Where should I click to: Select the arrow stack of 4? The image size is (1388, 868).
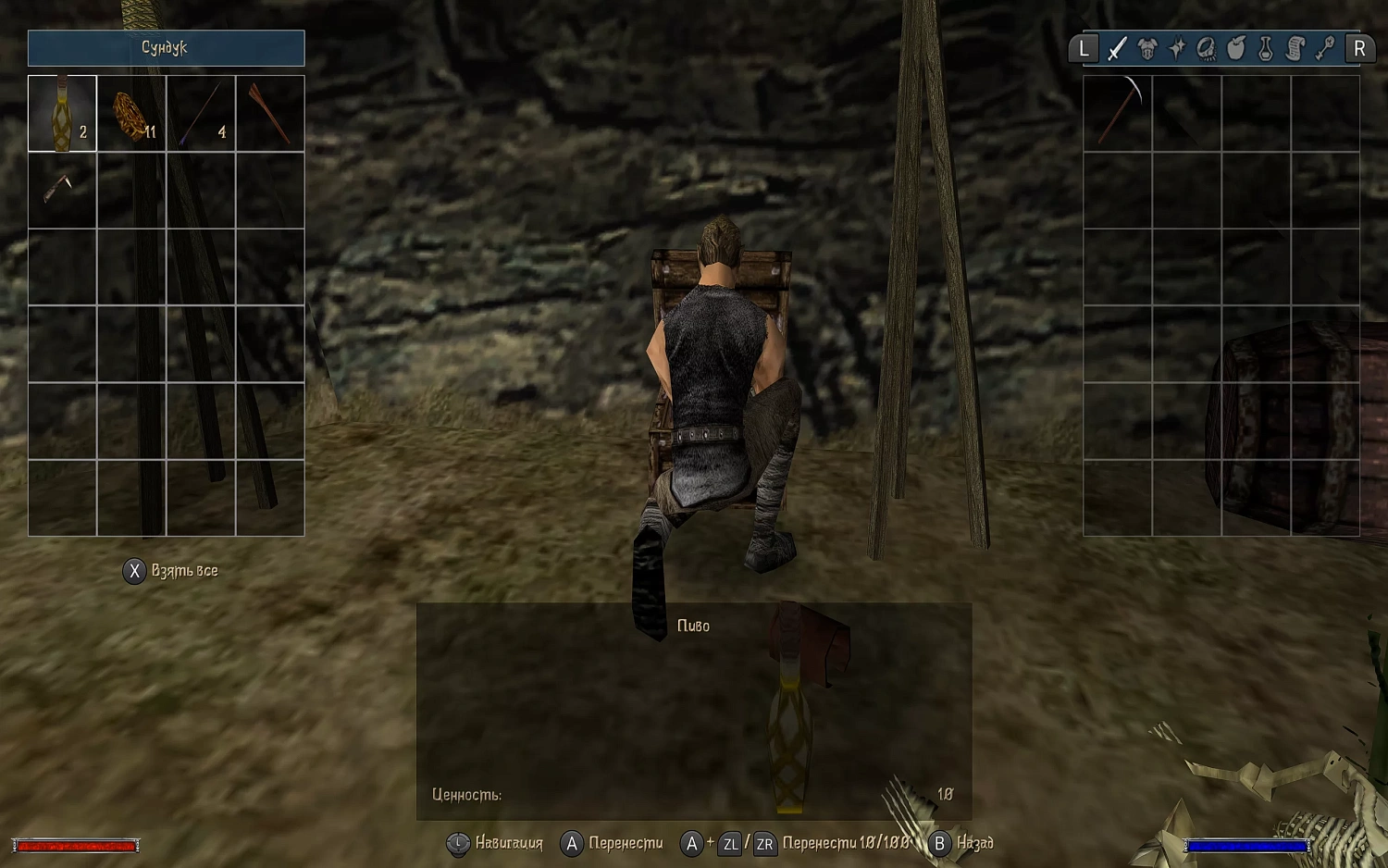[x=201, y=114]
